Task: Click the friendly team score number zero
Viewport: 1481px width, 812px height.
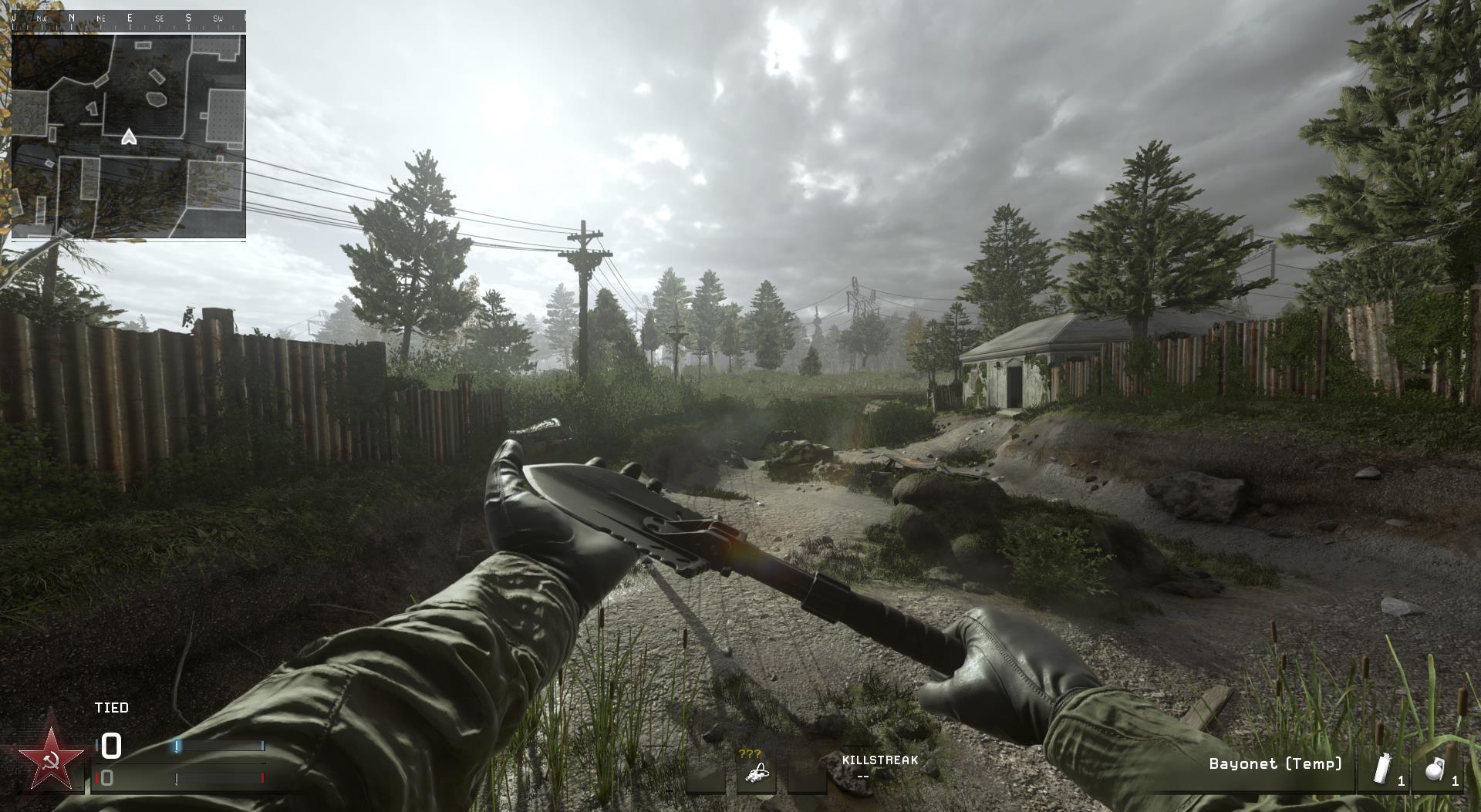Action: (x=110, y=746)
